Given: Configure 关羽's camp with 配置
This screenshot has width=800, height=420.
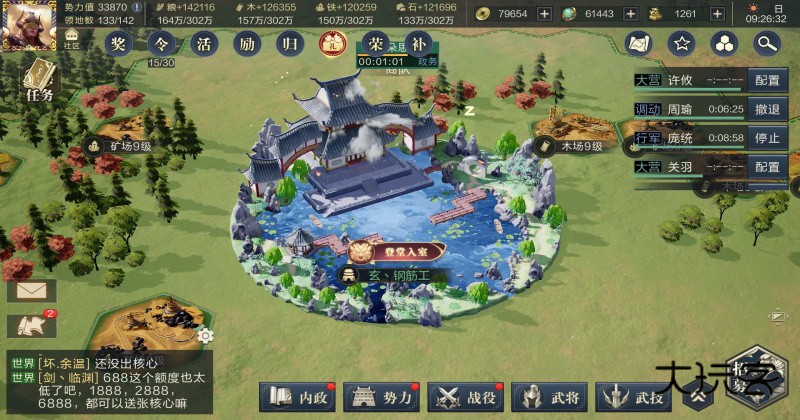Looking at the screenshot, I should point(767,167).
